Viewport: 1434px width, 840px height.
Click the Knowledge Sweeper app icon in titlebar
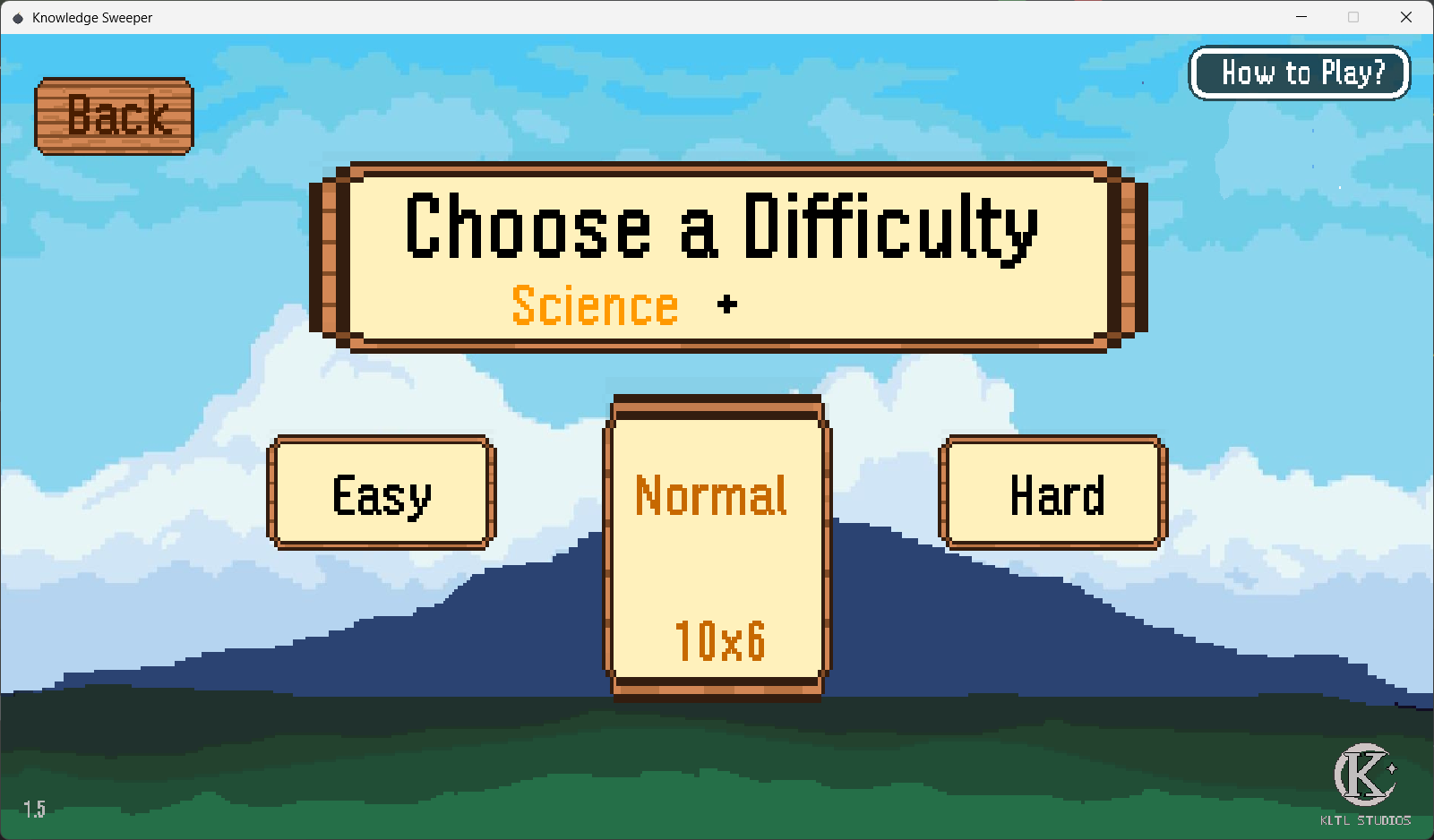[x=17, y=17]
